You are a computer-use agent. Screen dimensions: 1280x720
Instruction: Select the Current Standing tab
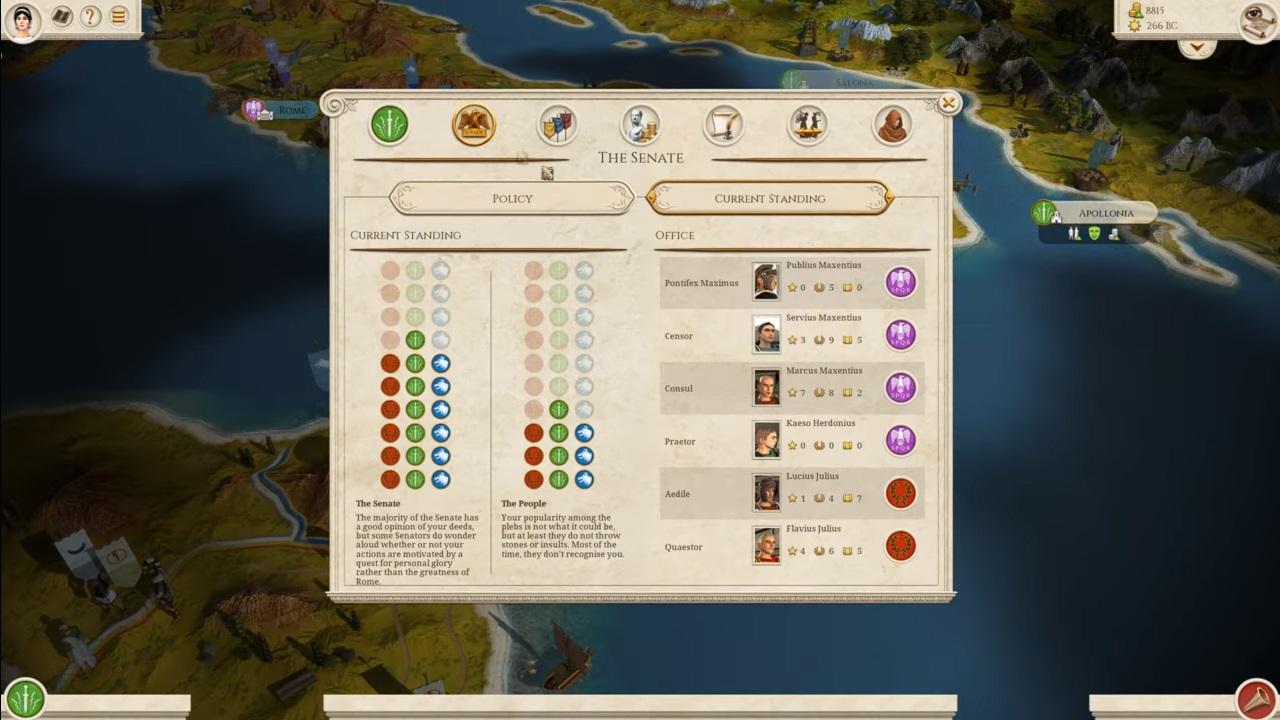coord(769,198)
